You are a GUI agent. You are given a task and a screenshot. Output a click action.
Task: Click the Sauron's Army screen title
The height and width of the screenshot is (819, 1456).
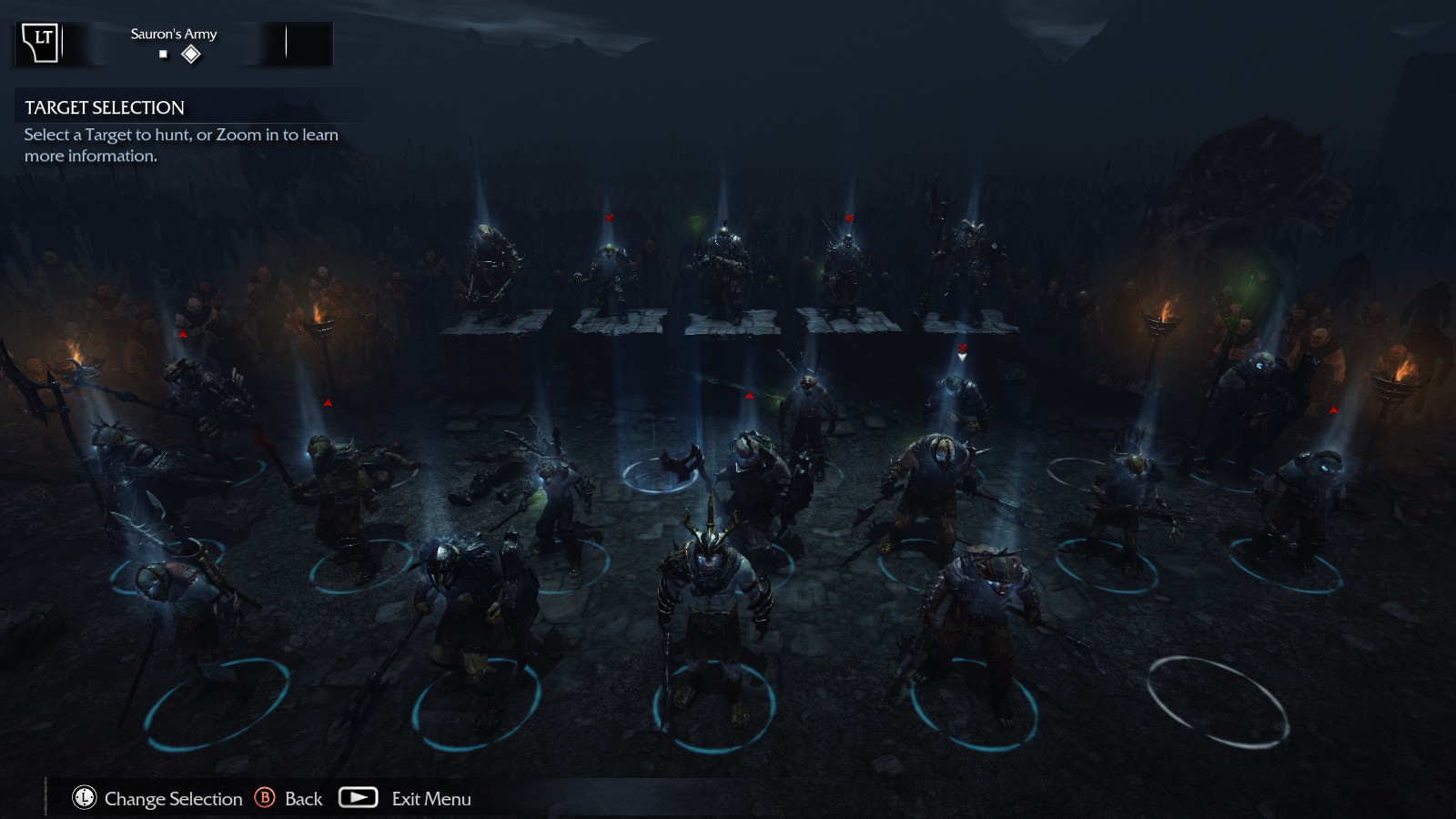pos(174,34)
